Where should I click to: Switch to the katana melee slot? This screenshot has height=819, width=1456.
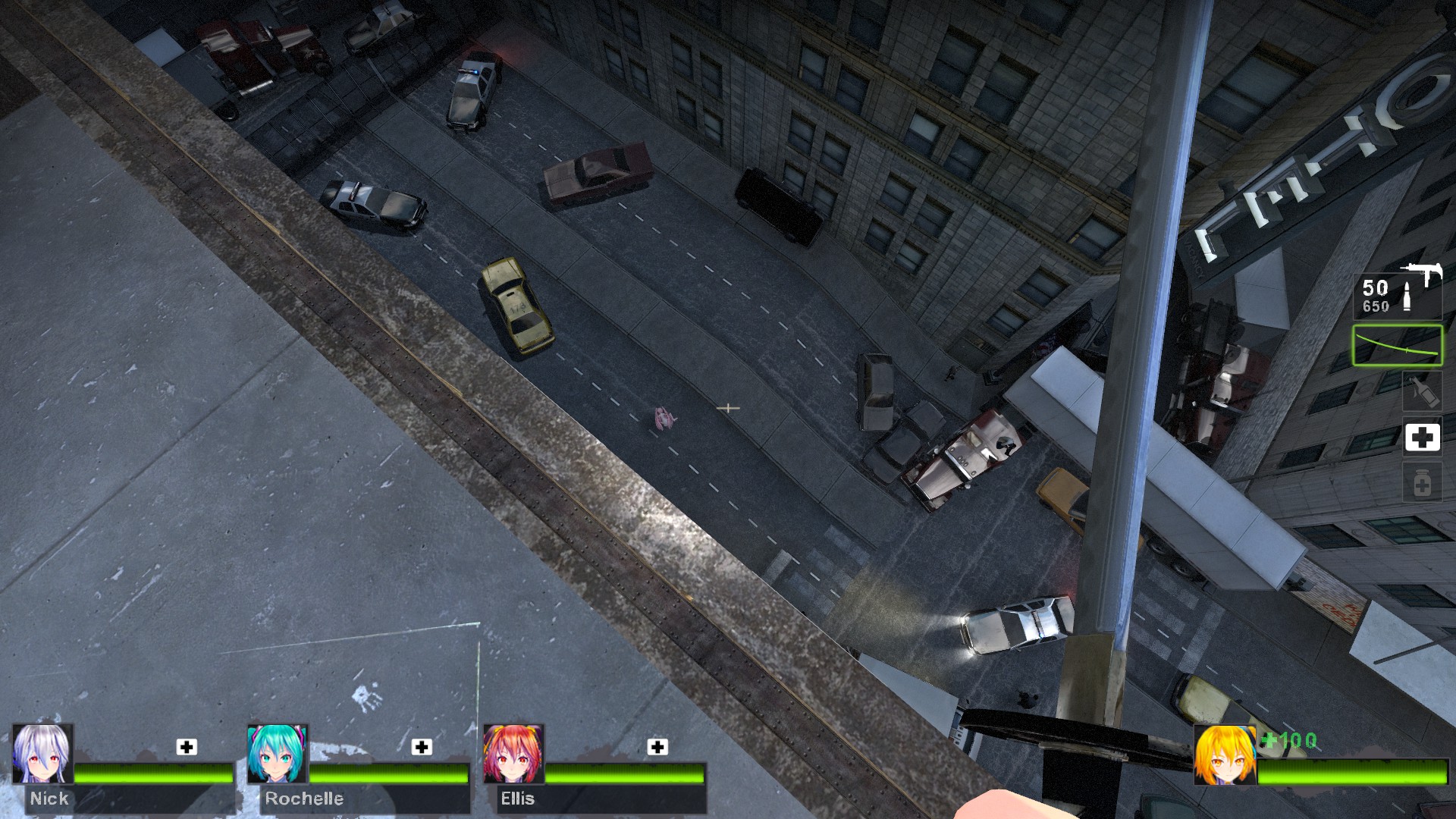click(x=1398, y=346)
